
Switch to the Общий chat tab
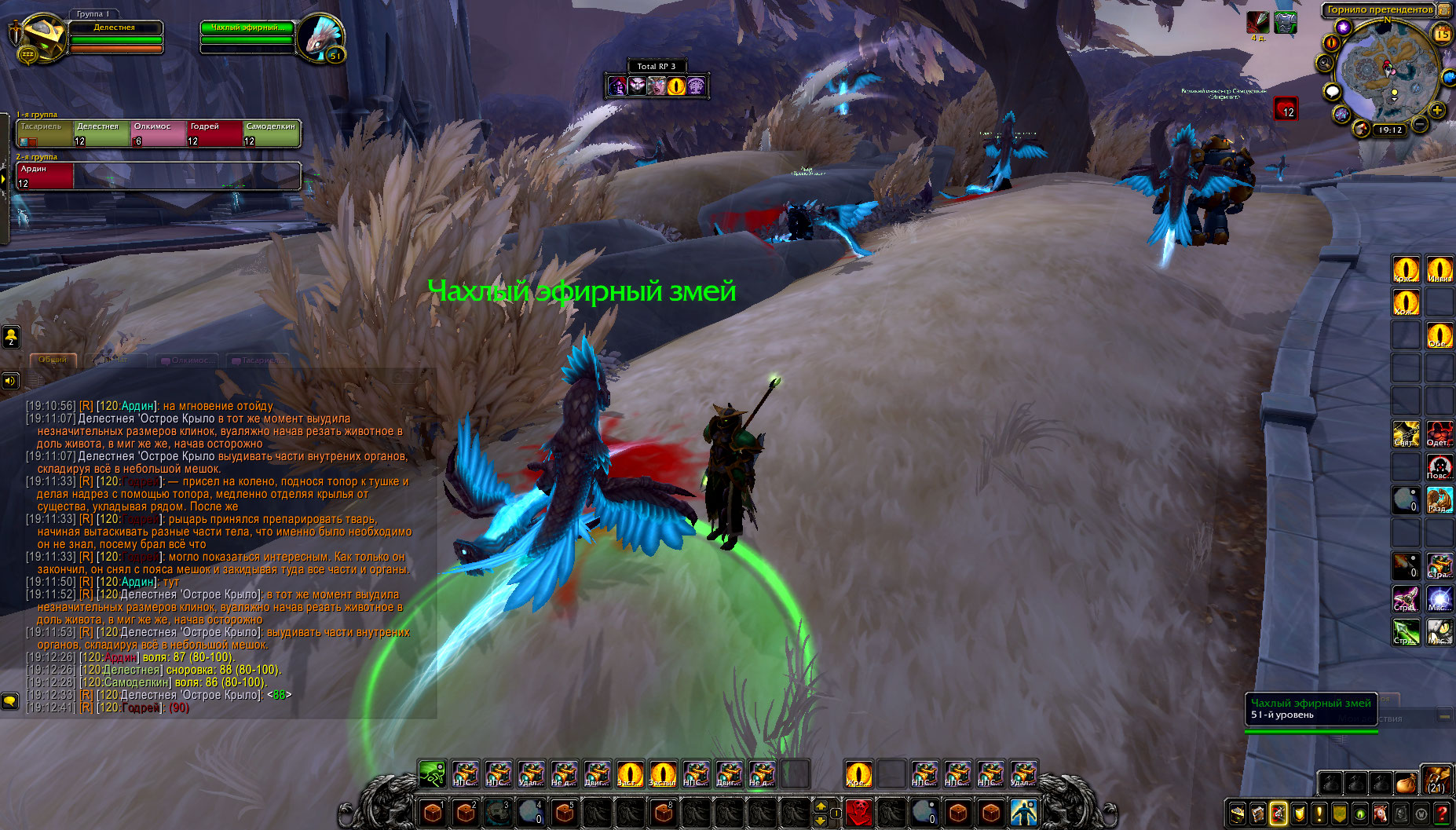coord(53,360)
